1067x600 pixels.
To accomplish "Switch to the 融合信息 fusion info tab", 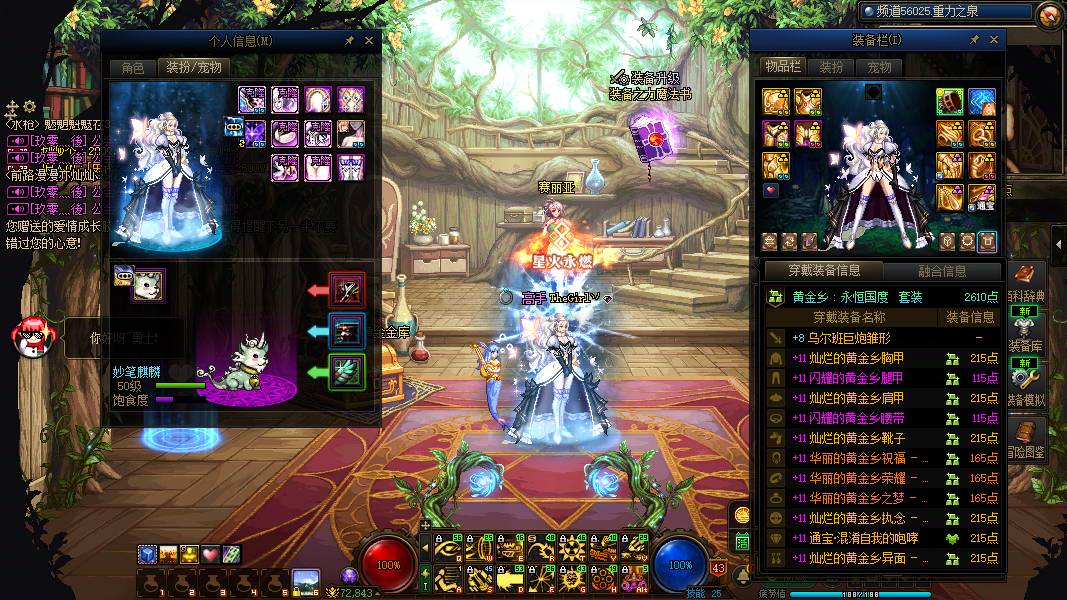I will coord(941,271).
